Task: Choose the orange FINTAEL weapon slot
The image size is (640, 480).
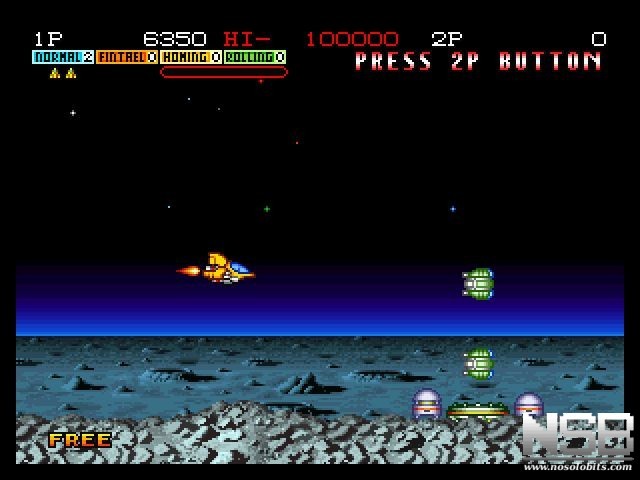Action: point(127,58)
